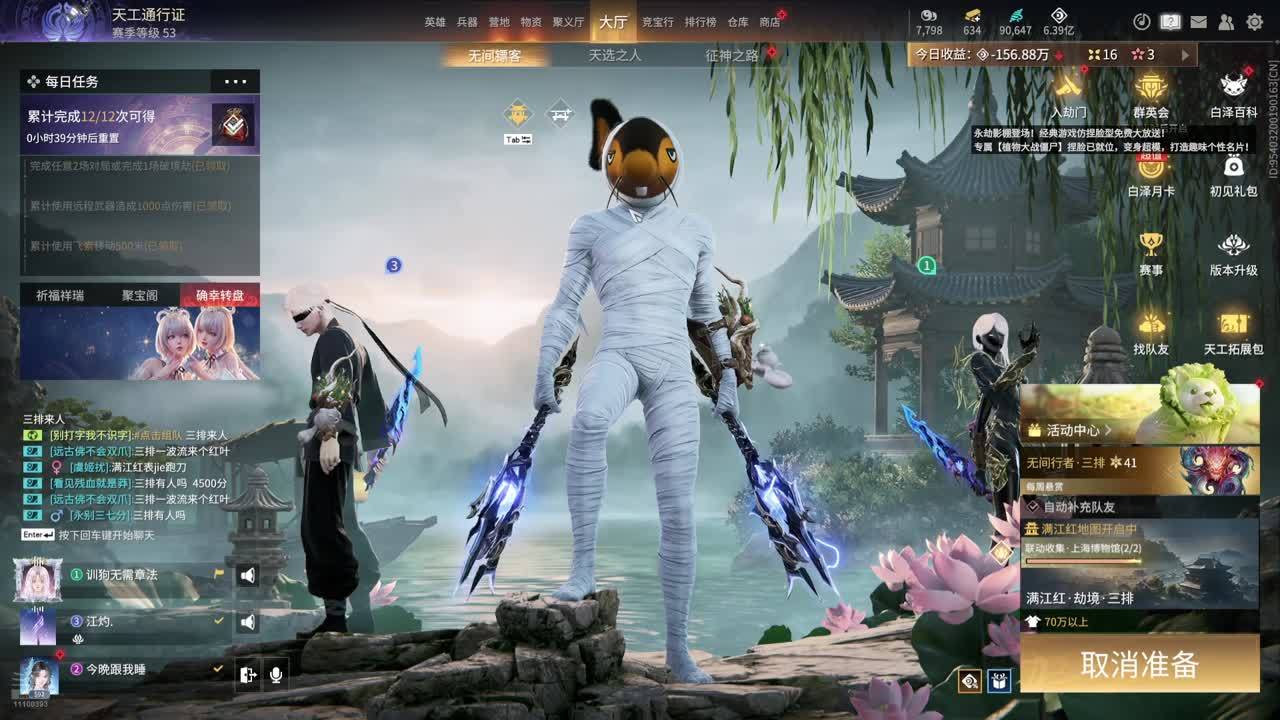Image resolution: width=1280 pixels, height=720 pixels.
Task: Open the settings gear icon
Action: [1254, 22]
